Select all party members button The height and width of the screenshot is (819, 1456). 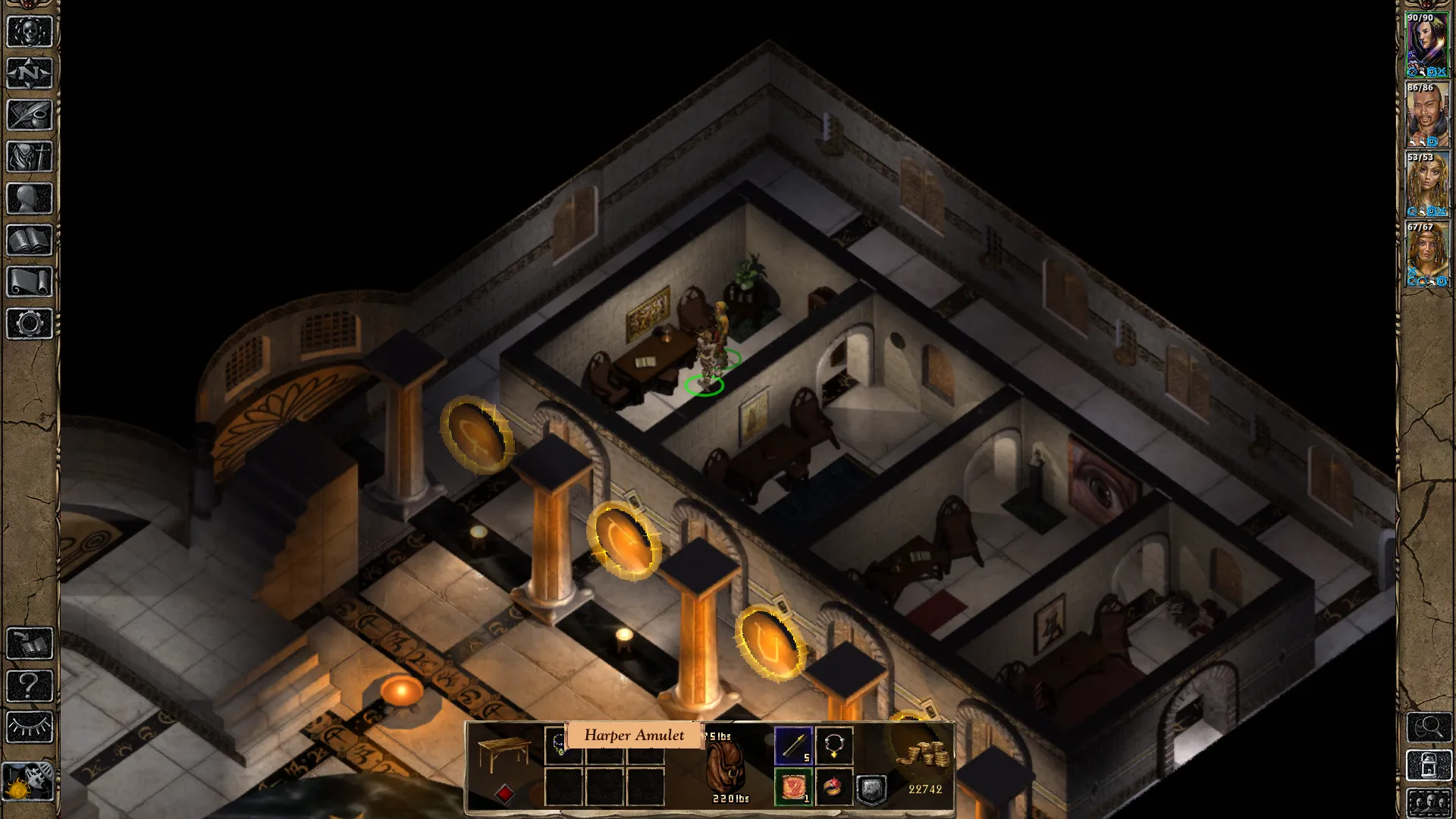coord(1429,802)
